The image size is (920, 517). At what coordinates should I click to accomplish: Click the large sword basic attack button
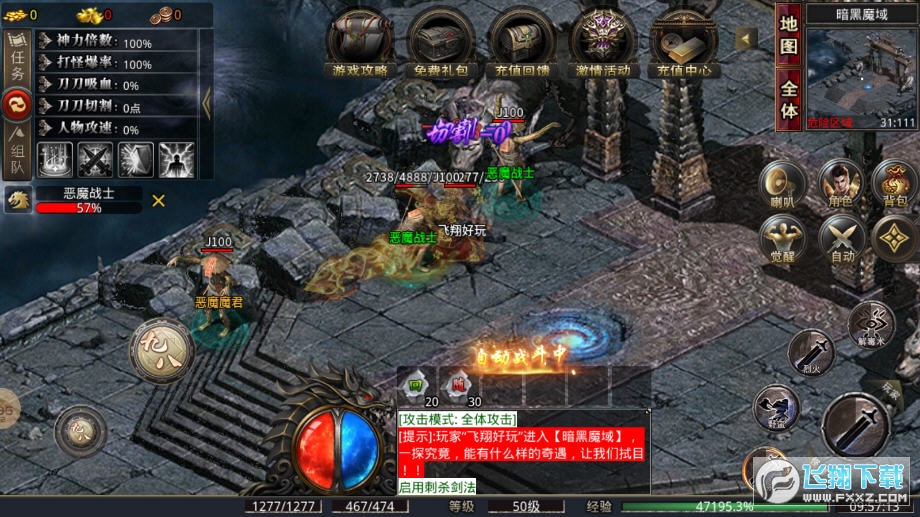[855, 425]
